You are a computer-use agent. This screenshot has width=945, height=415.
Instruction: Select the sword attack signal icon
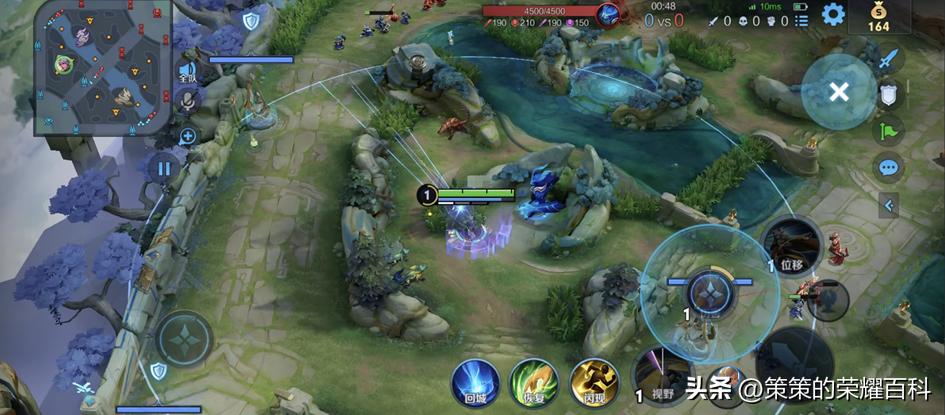click(887, 58)
